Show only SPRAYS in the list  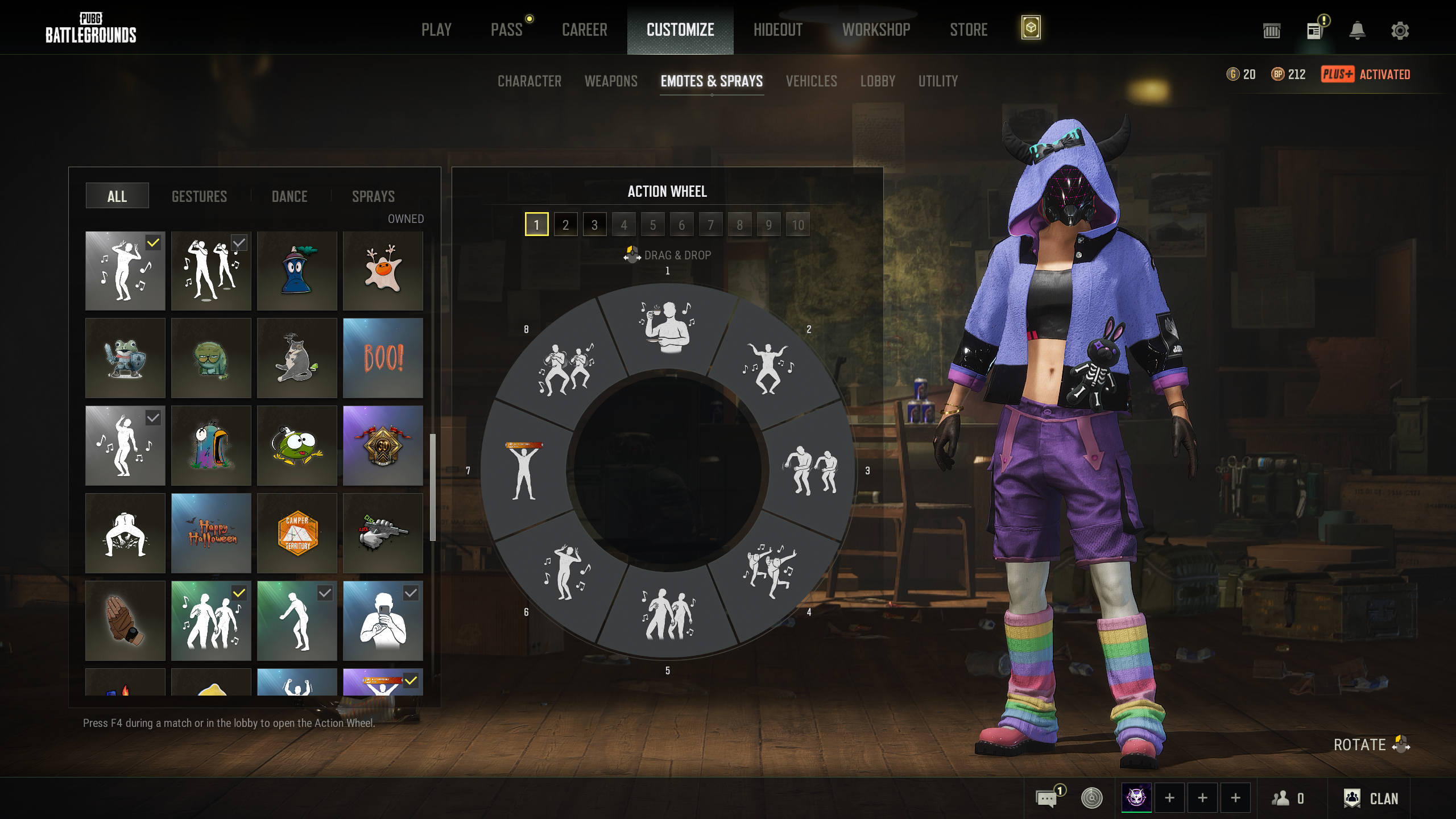pyautogui.click(x=373, y=196)
